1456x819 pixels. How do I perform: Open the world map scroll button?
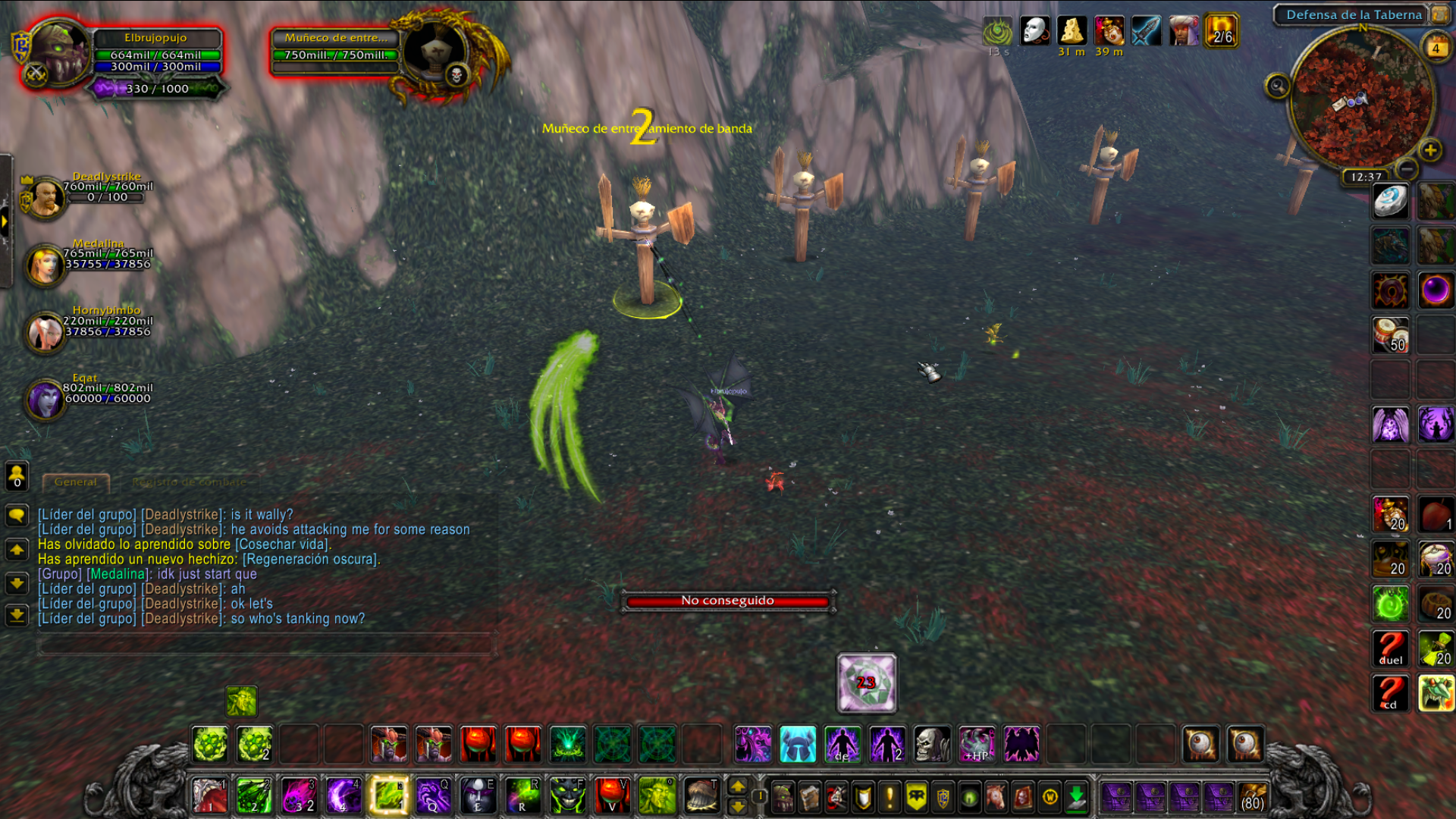tap(1439, 14)
